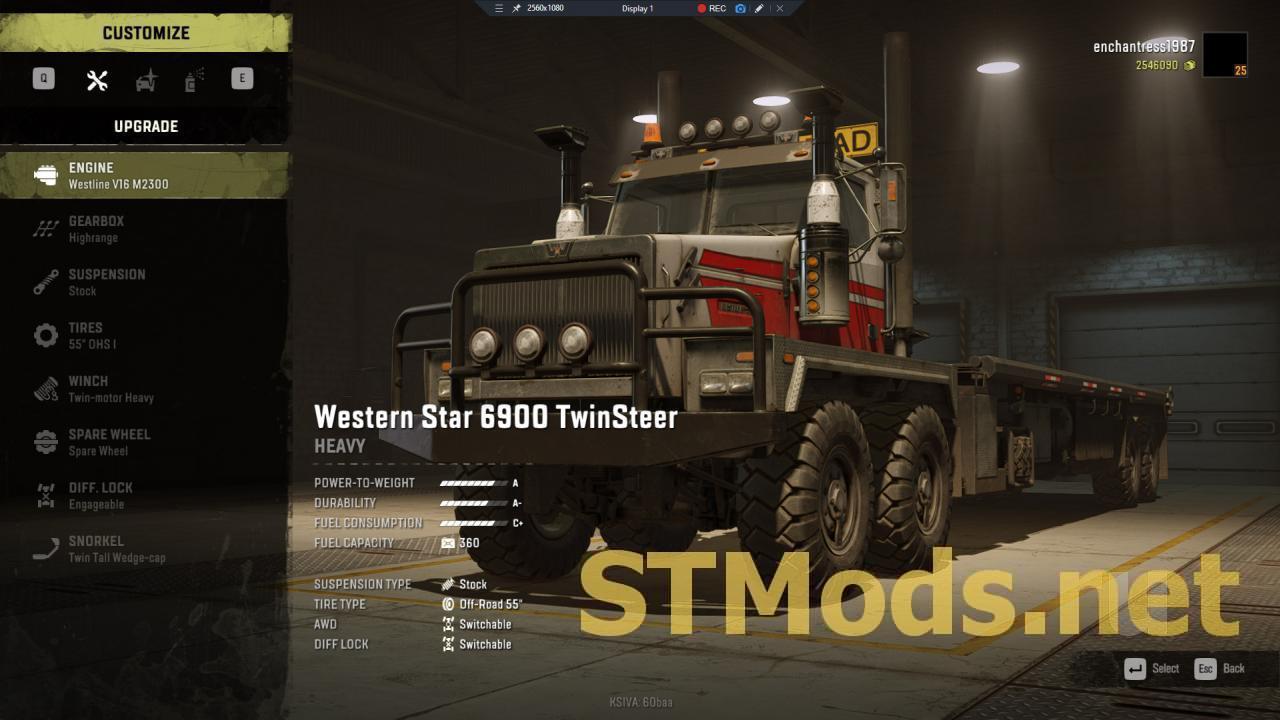The image size is (1280, 720).
Task: Switch to the spray paint can tab
Action: [194, 81]
